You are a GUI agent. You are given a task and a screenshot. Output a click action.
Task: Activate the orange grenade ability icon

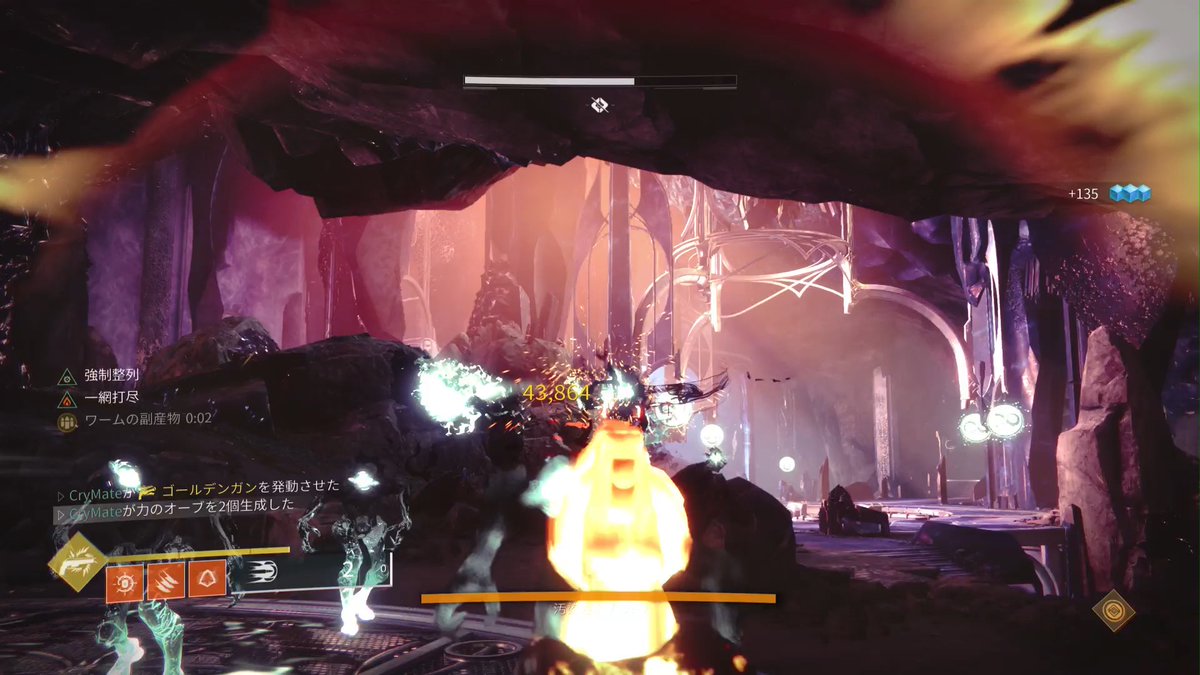[x=125, y=581]
